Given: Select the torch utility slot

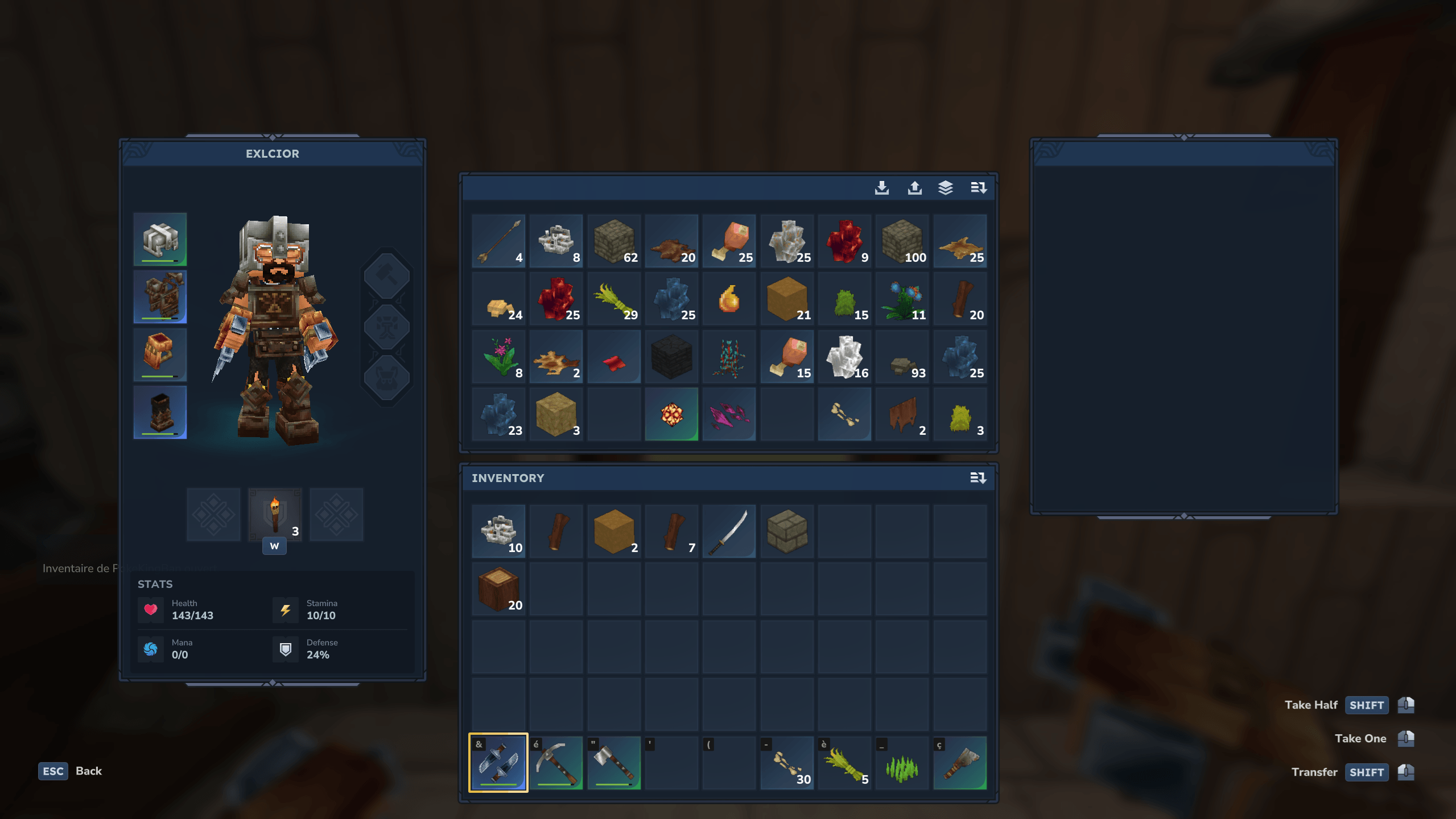Looking at the screenshot, I should [275, 515].
